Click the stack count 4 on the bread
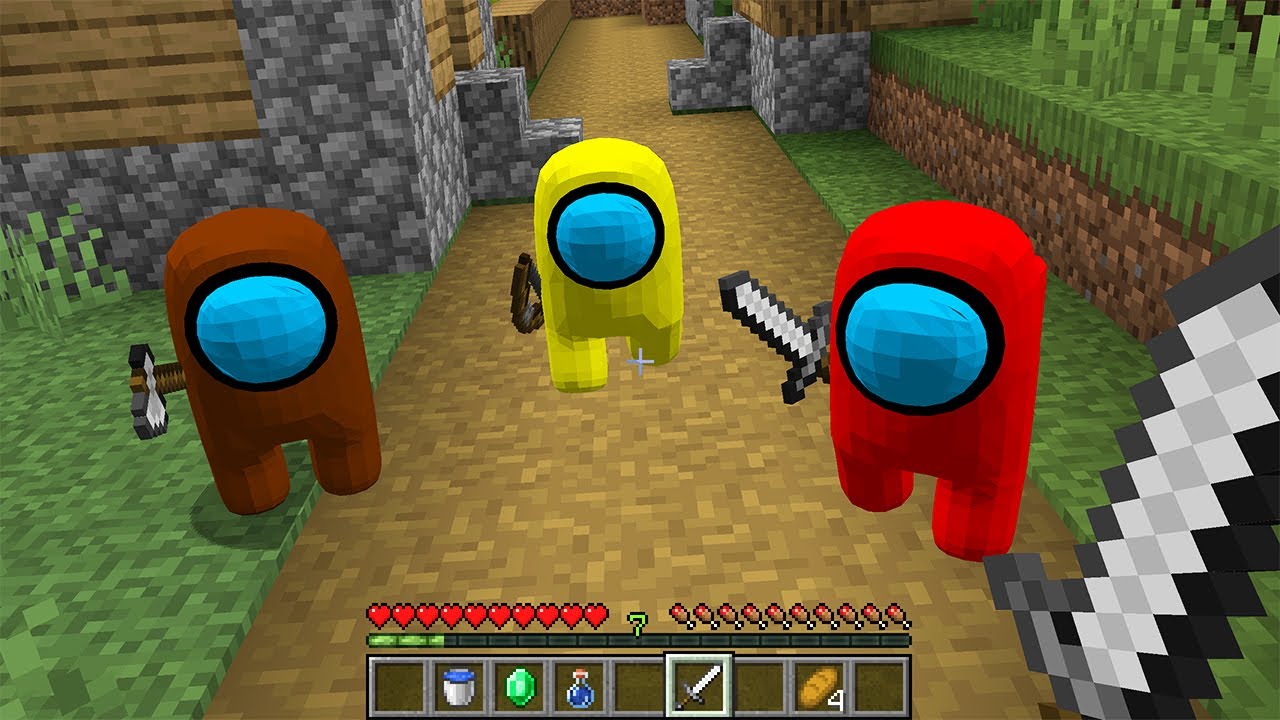Screen dimensions: 1280x720 pyautogui.click(x=836, y=697)
